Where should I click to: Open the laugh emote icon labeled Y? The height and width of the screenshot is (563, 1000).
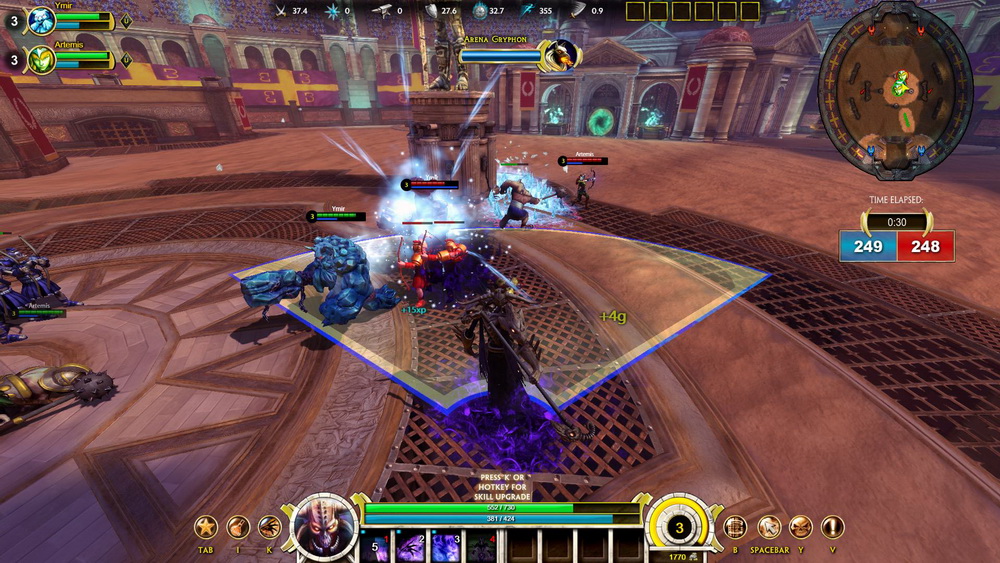[x=800, y=527]
